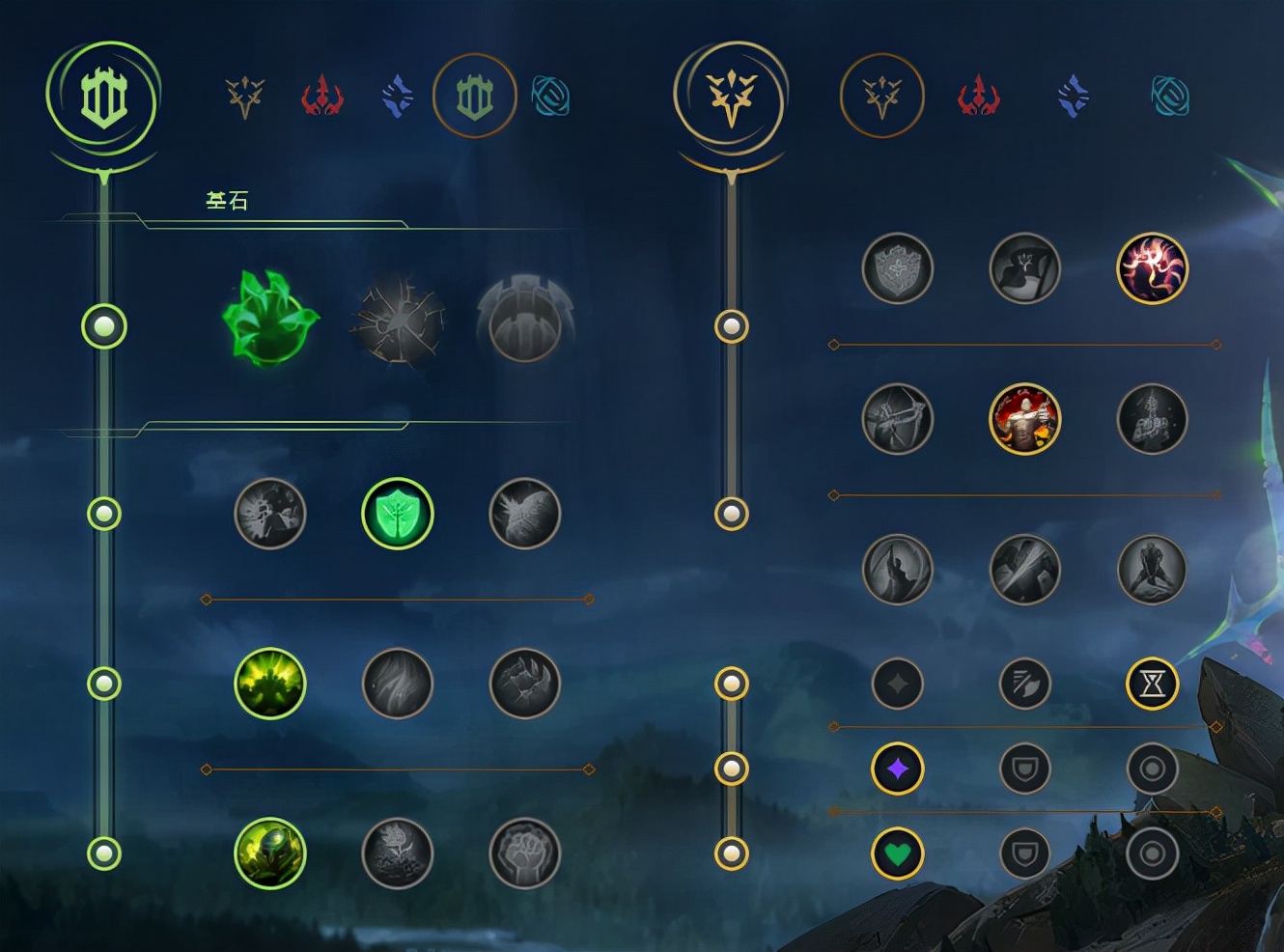Pick the Legend: Tenacity rune

point(1024,419)
